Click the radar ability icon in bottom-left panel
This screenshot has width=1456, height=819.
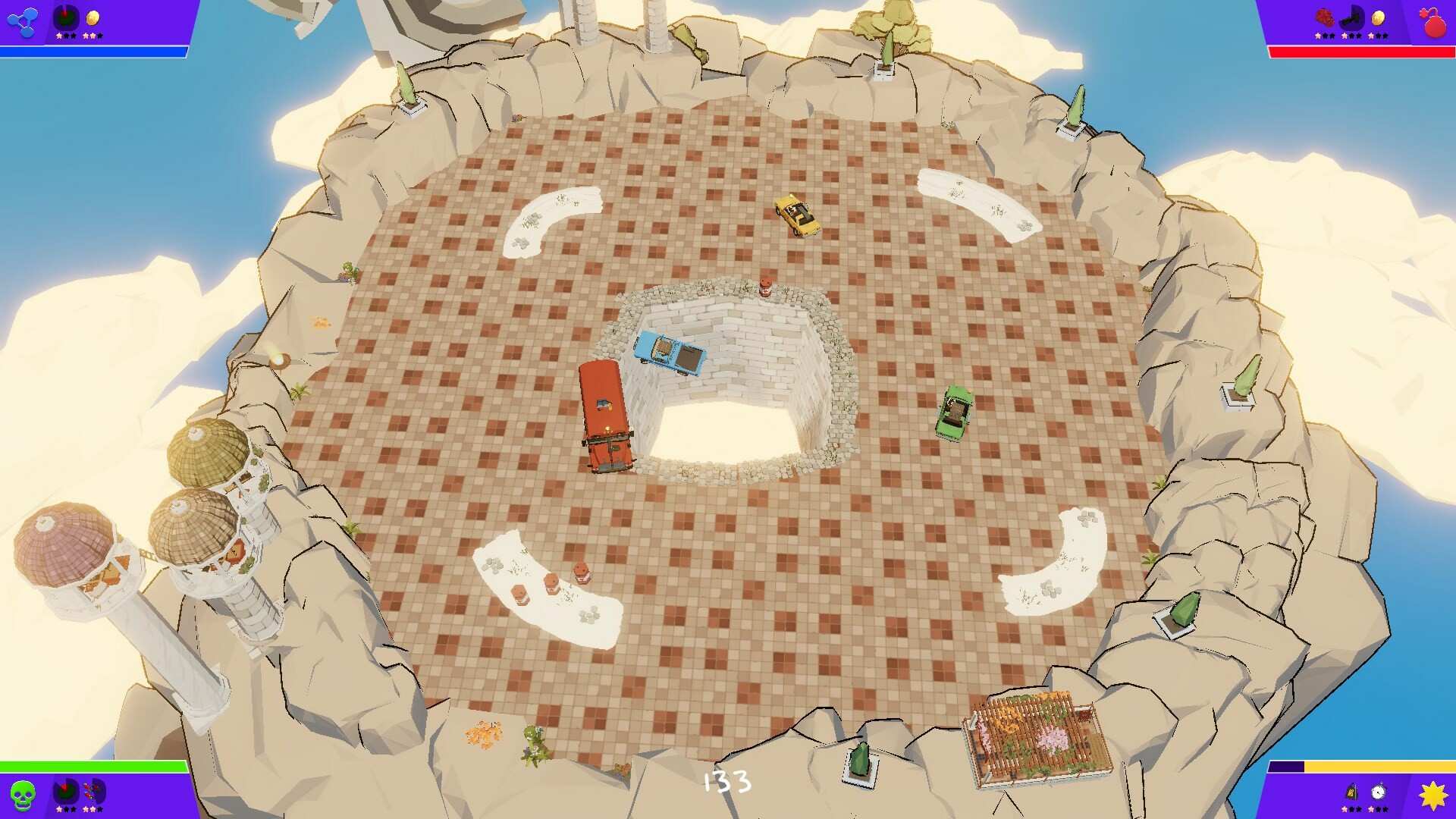[65, 791]
